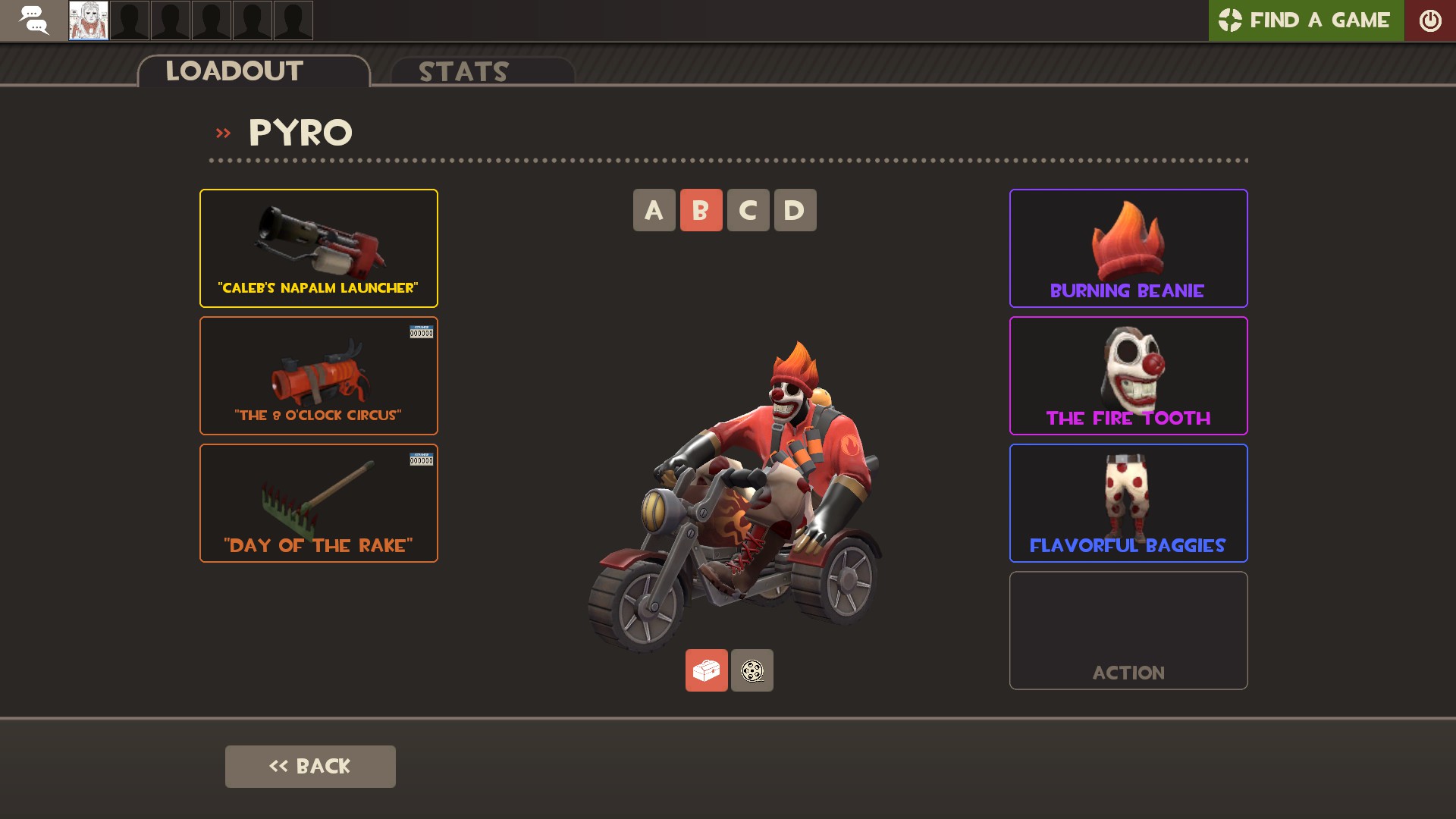Select the player avatar portrait

click(89, 20)
